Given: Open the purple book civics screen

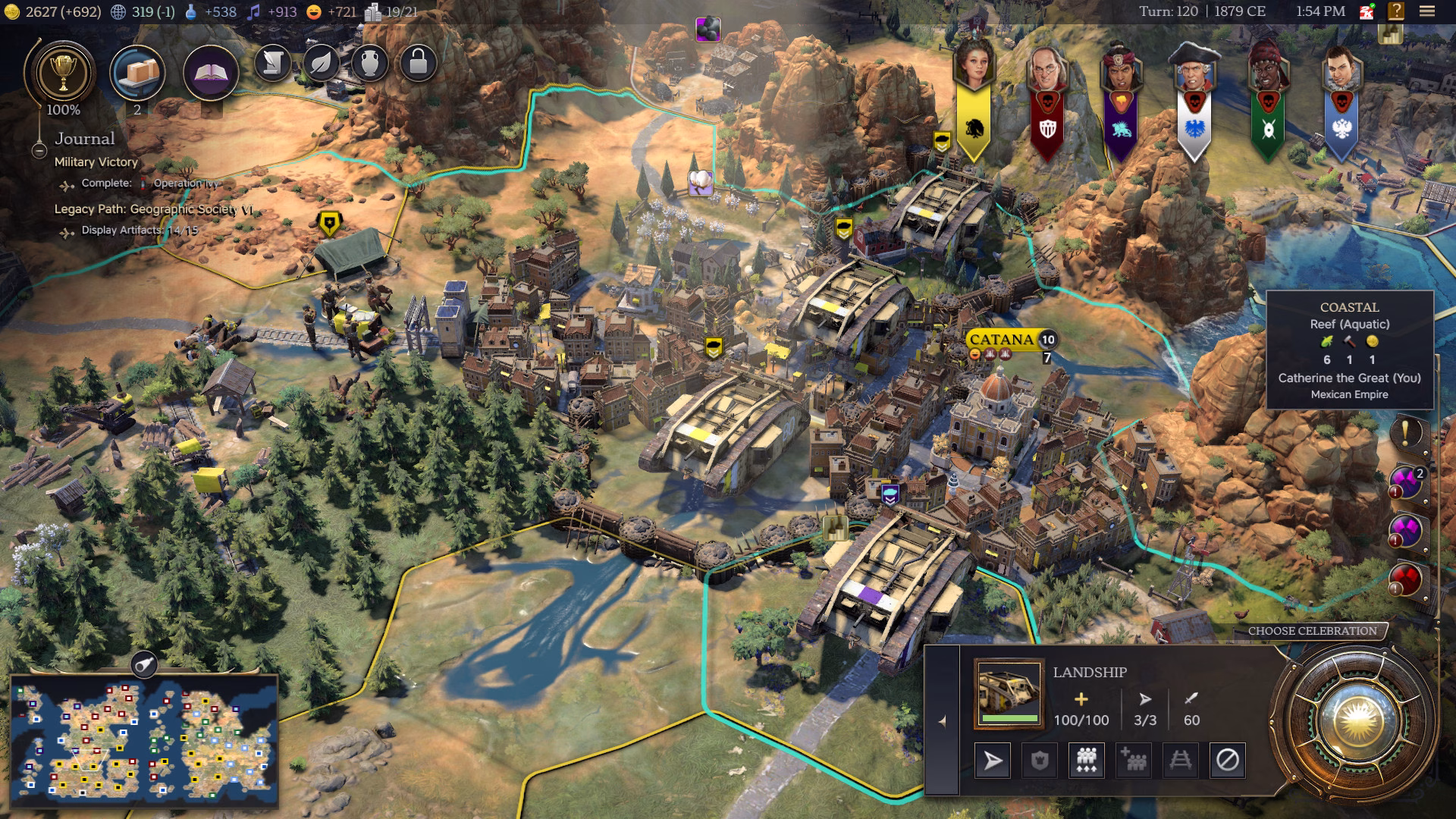Looking at the screenshot, I should (211, 73).
